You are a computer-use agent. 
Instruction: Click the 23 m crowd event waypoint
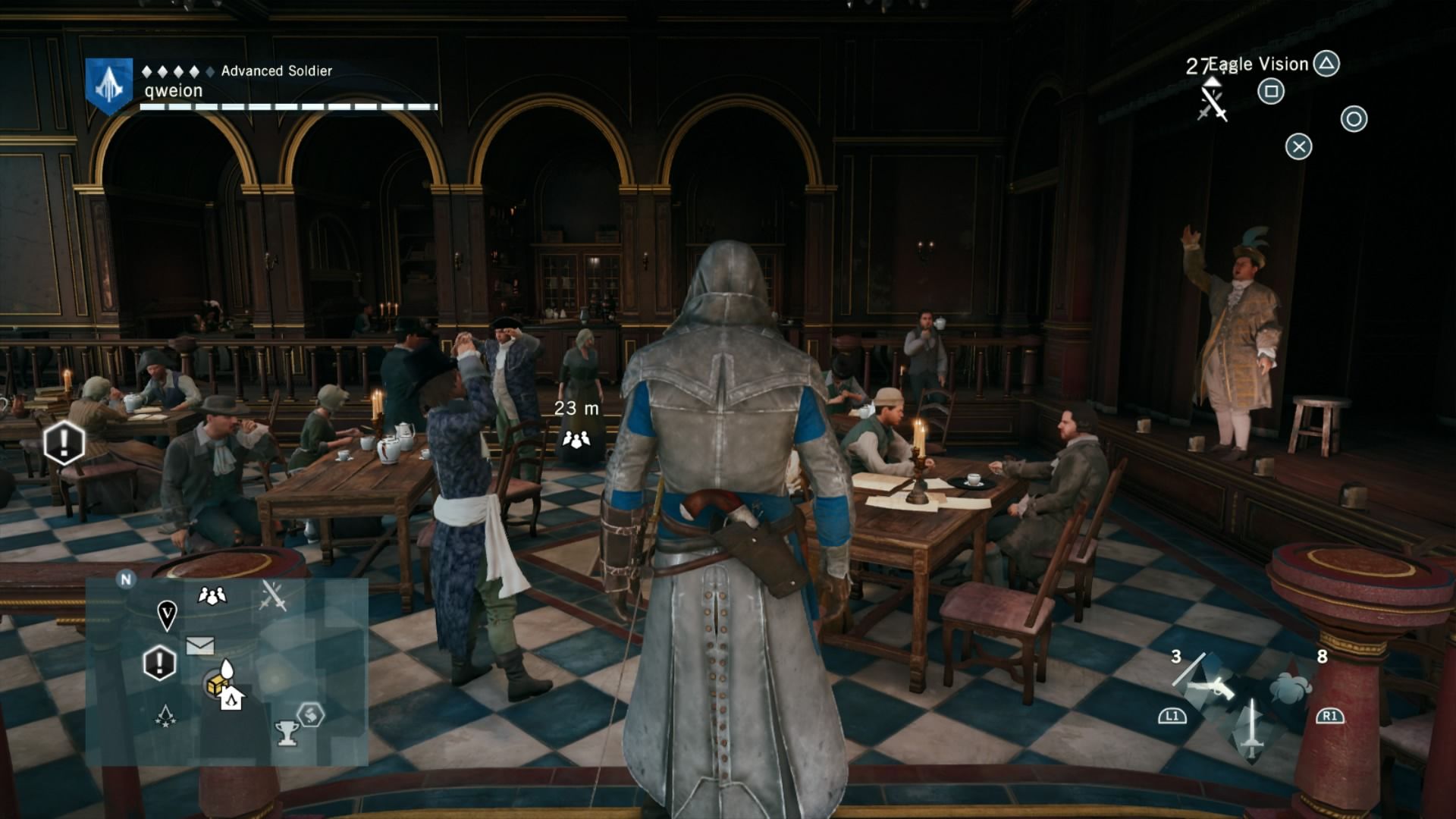point(576,438)
